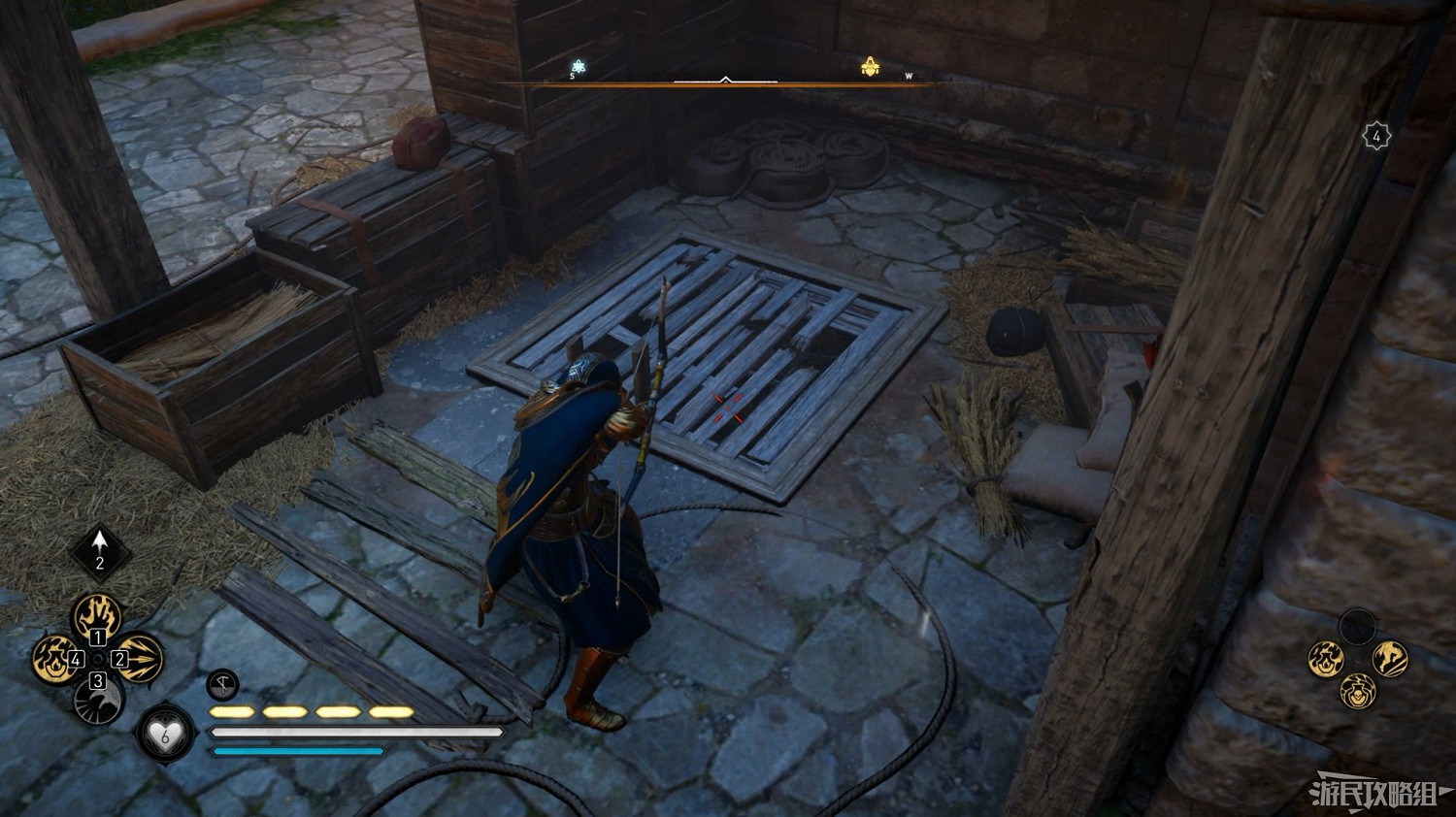Viewport: 1456px width, 817px height.
Task: Select the hammer tool icon above adrenaline bars
Action: click(220, 684)
